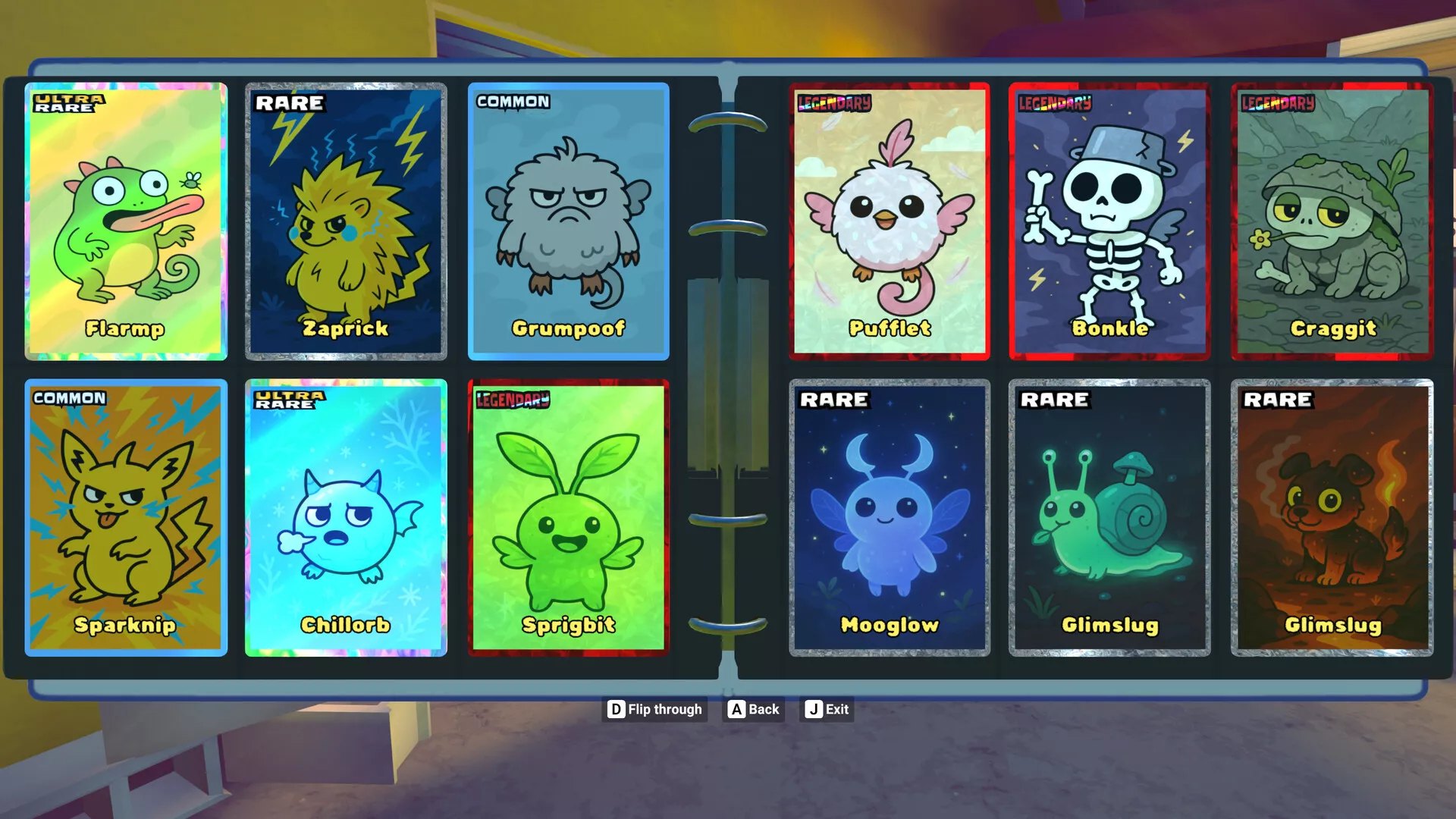
Task: Select the legendary Pufflet card
Action: click(x=889, y=221)
